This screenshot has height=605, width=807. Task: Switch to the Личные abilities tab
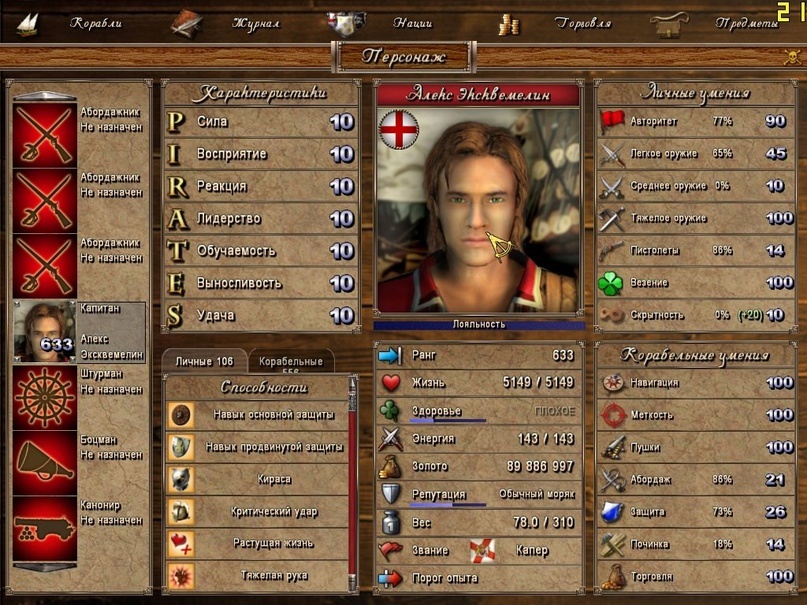(x=204, y=361)
